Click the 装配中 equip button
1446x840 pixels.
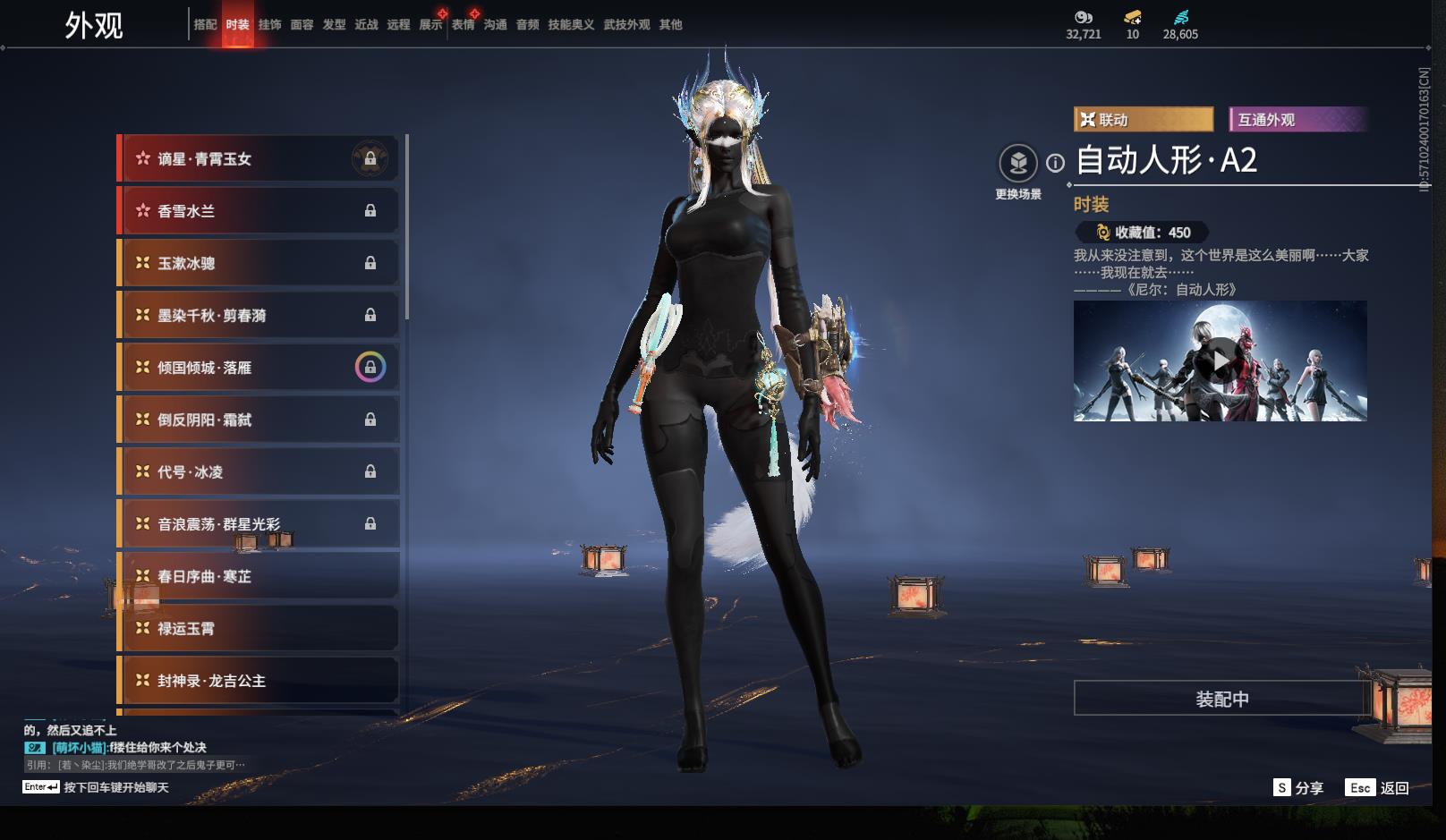tap(1221, 699)
